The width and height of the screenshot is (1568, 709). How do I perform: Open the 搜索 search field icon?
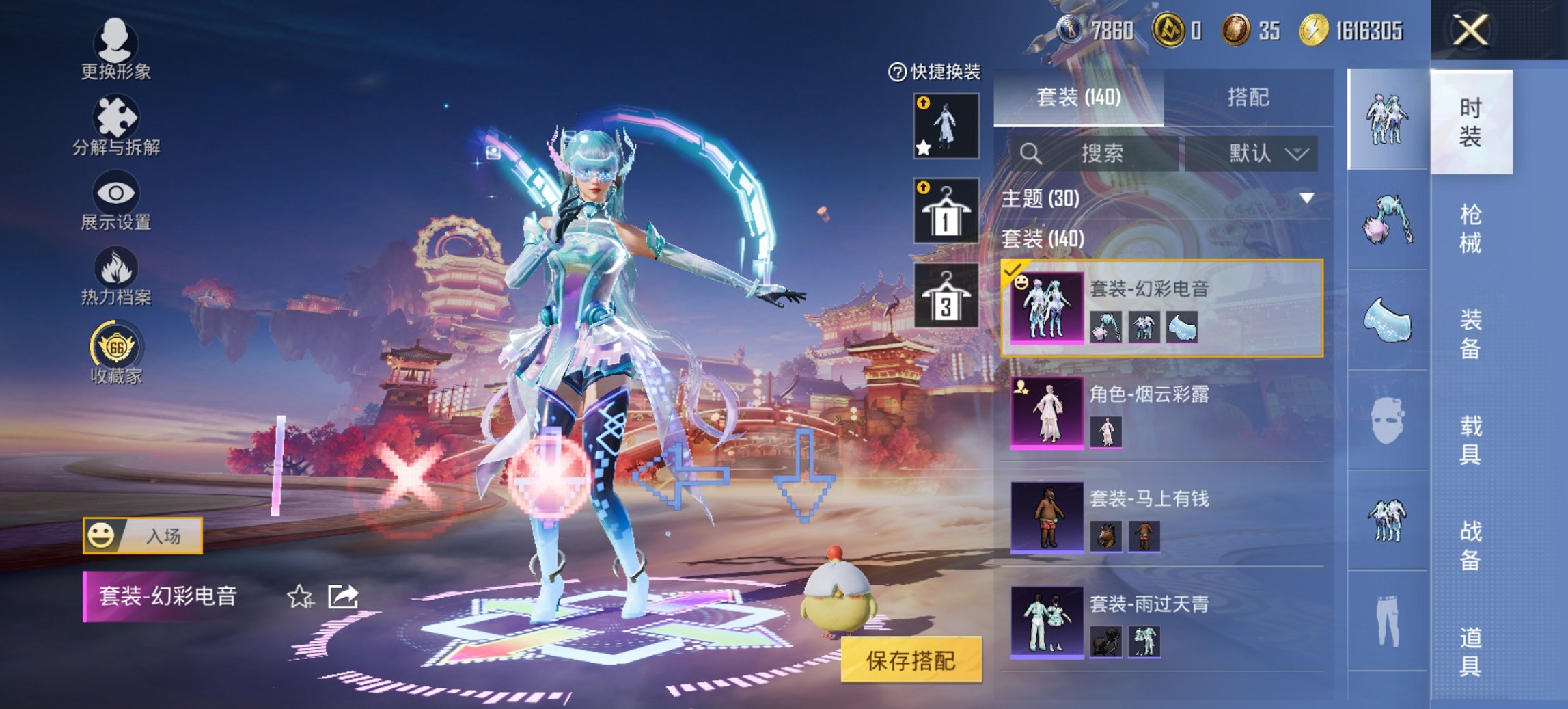1032,152
